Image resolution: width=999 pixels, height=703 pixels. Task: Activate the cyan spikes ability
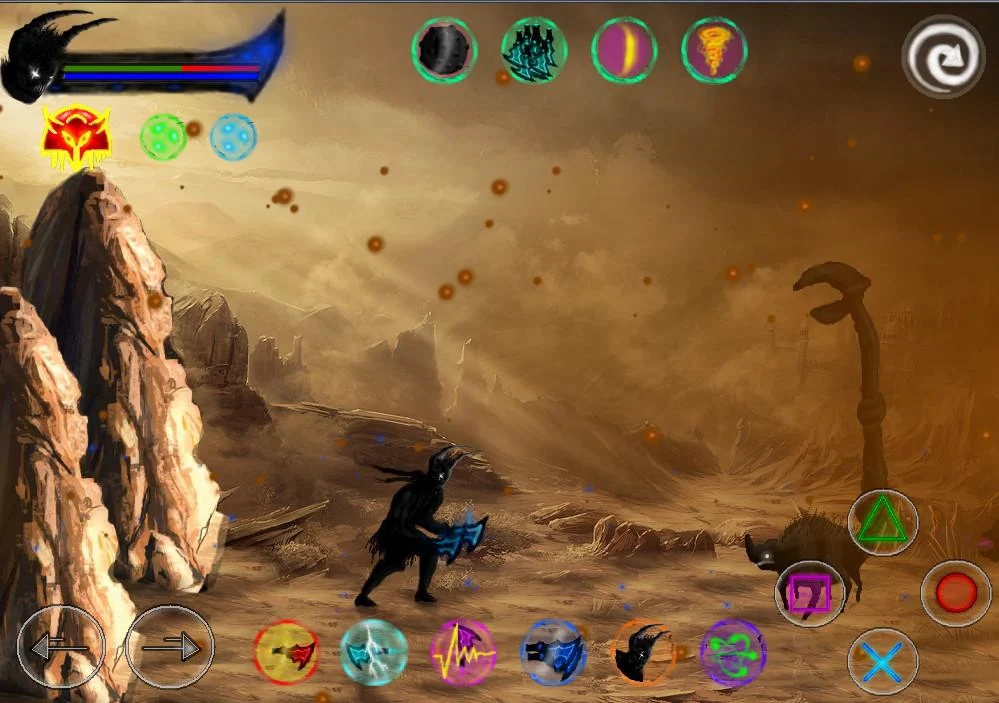click(534, 50)
